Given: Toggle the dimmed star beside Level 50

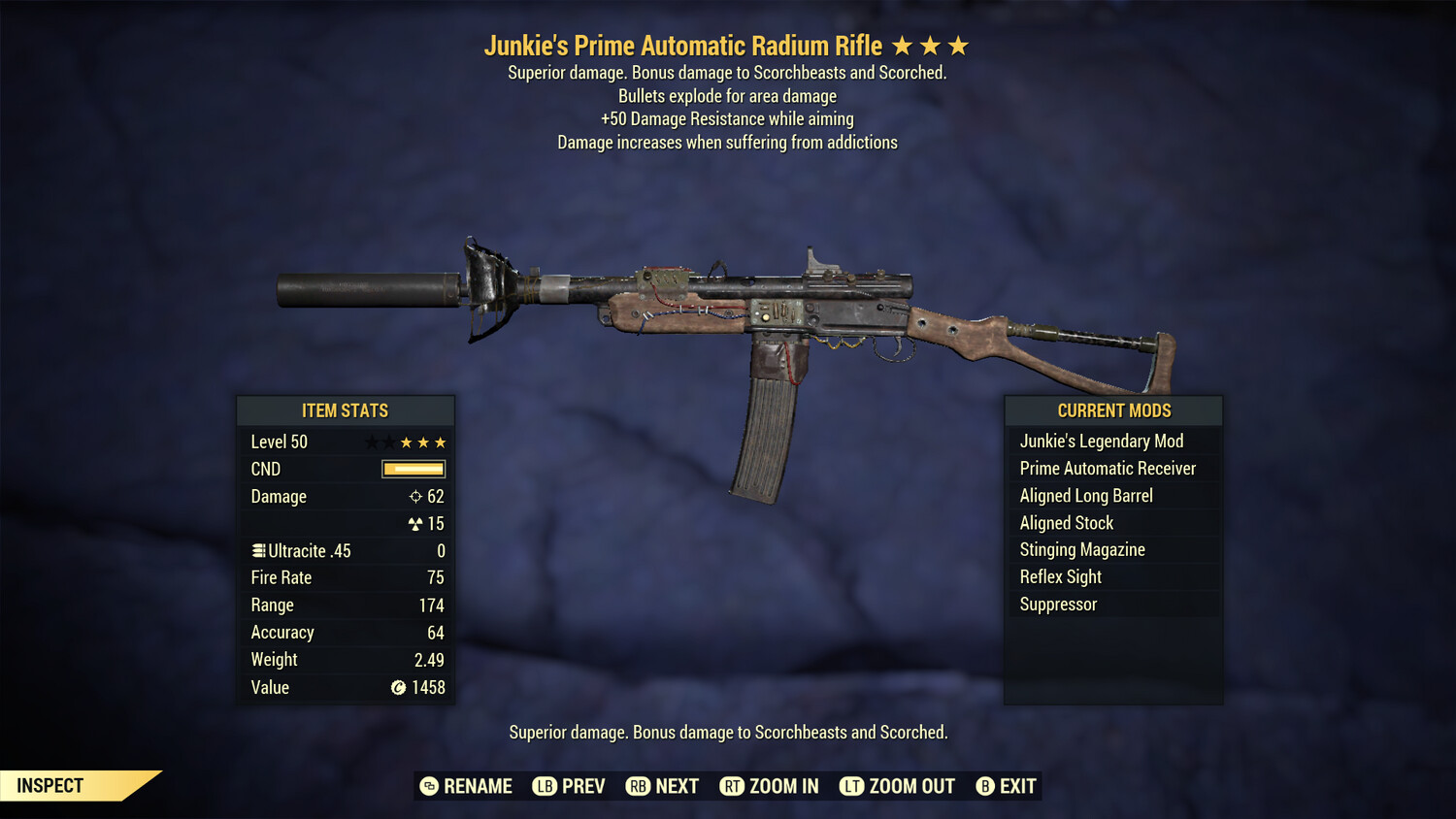Looking at the screenshot, I should click(370, 442).
